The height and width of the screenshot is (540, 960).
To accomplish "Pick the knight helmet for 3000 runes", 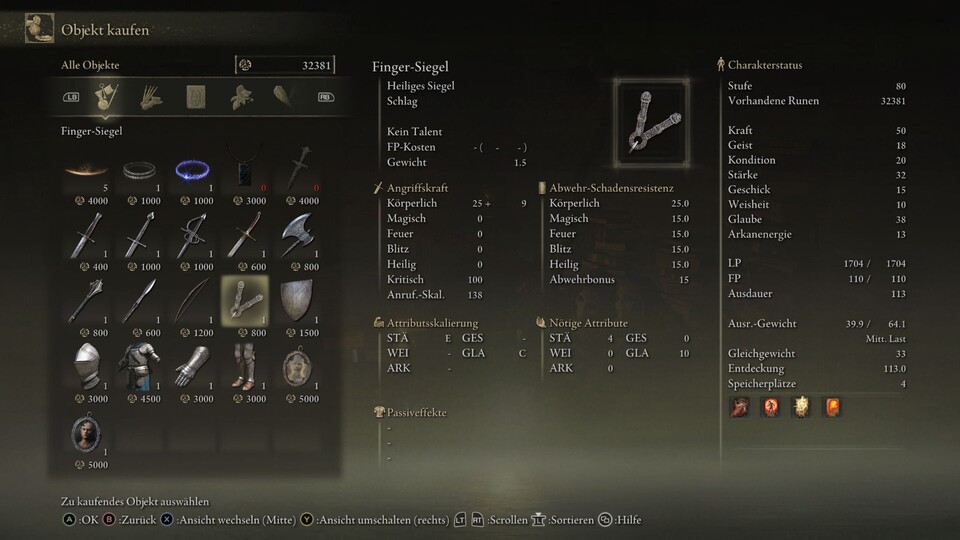I will click(86, 365).
